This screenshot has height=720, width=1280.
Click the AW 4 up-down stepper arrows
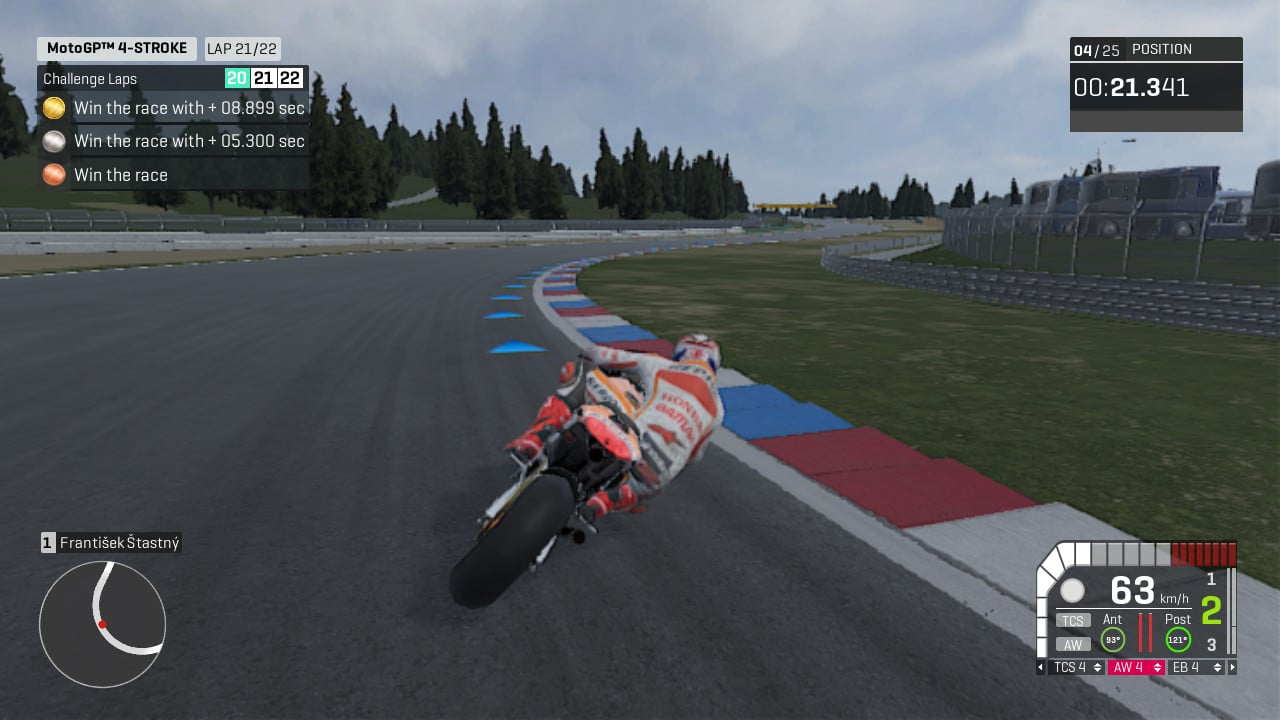[x=1157, y=667]
